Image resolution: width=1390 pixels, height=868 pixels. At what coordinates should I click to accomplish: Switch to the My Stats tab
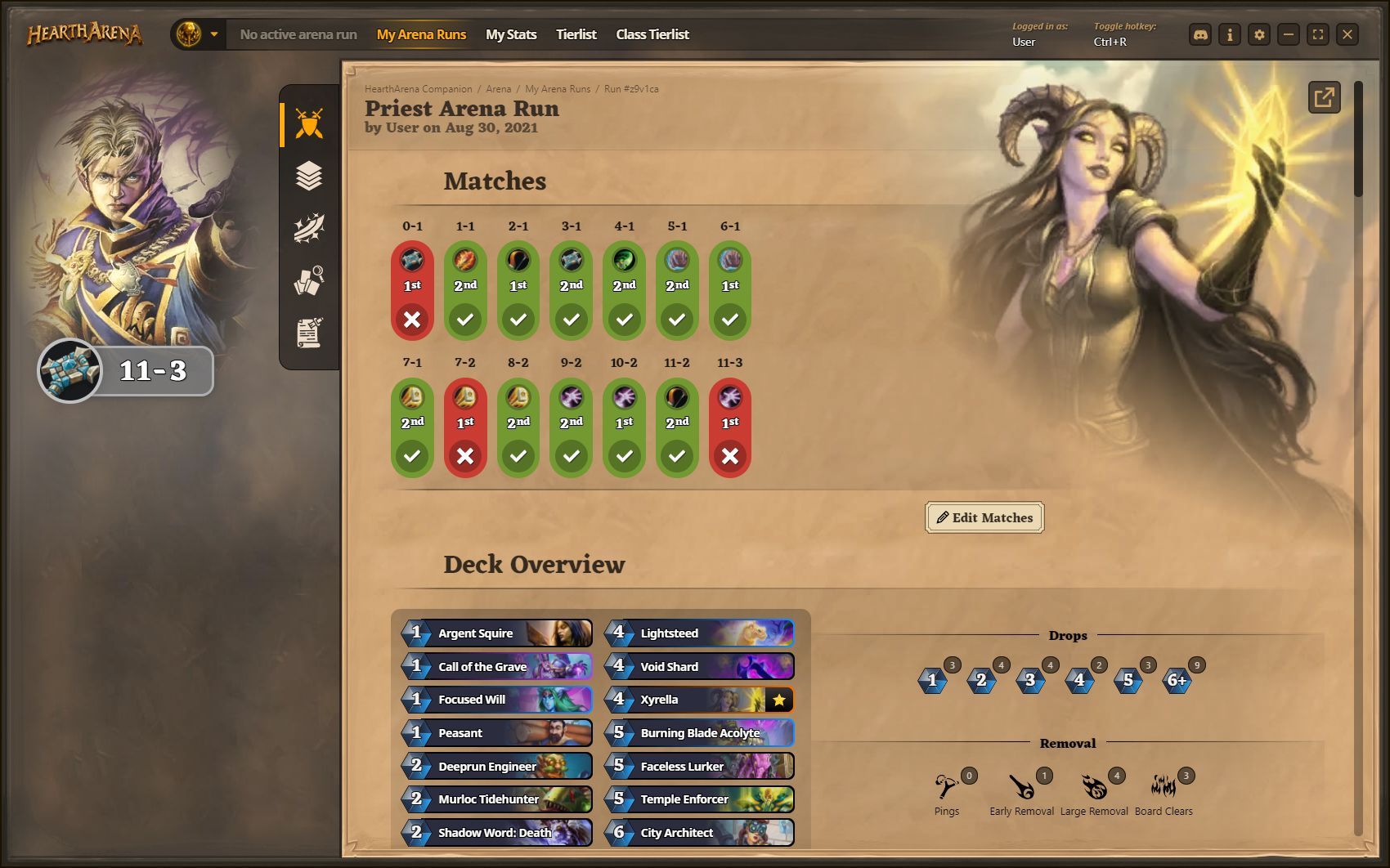[x=511, y=34]
